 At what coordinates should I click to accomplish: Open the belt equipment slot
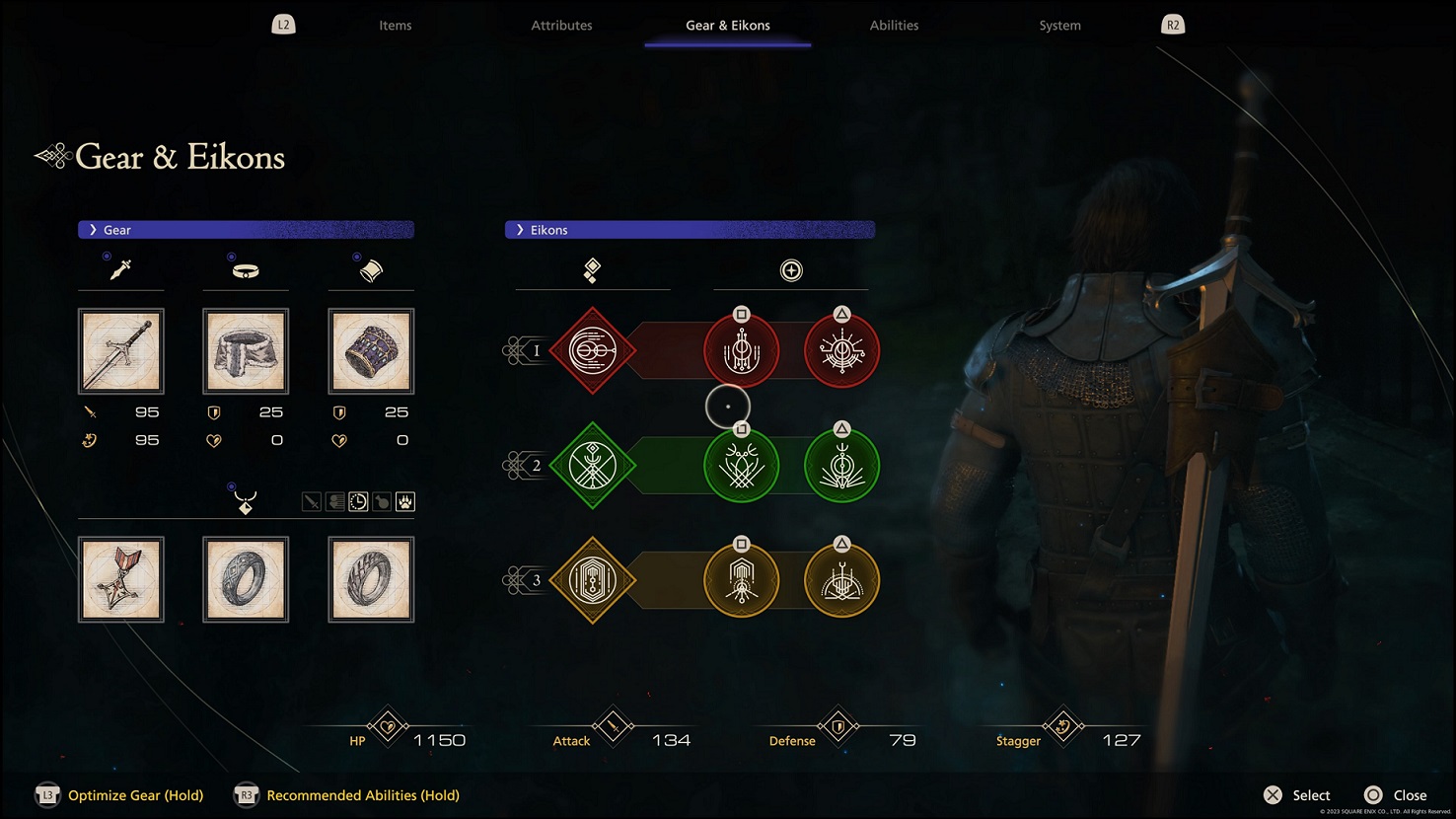click(245, 350)
